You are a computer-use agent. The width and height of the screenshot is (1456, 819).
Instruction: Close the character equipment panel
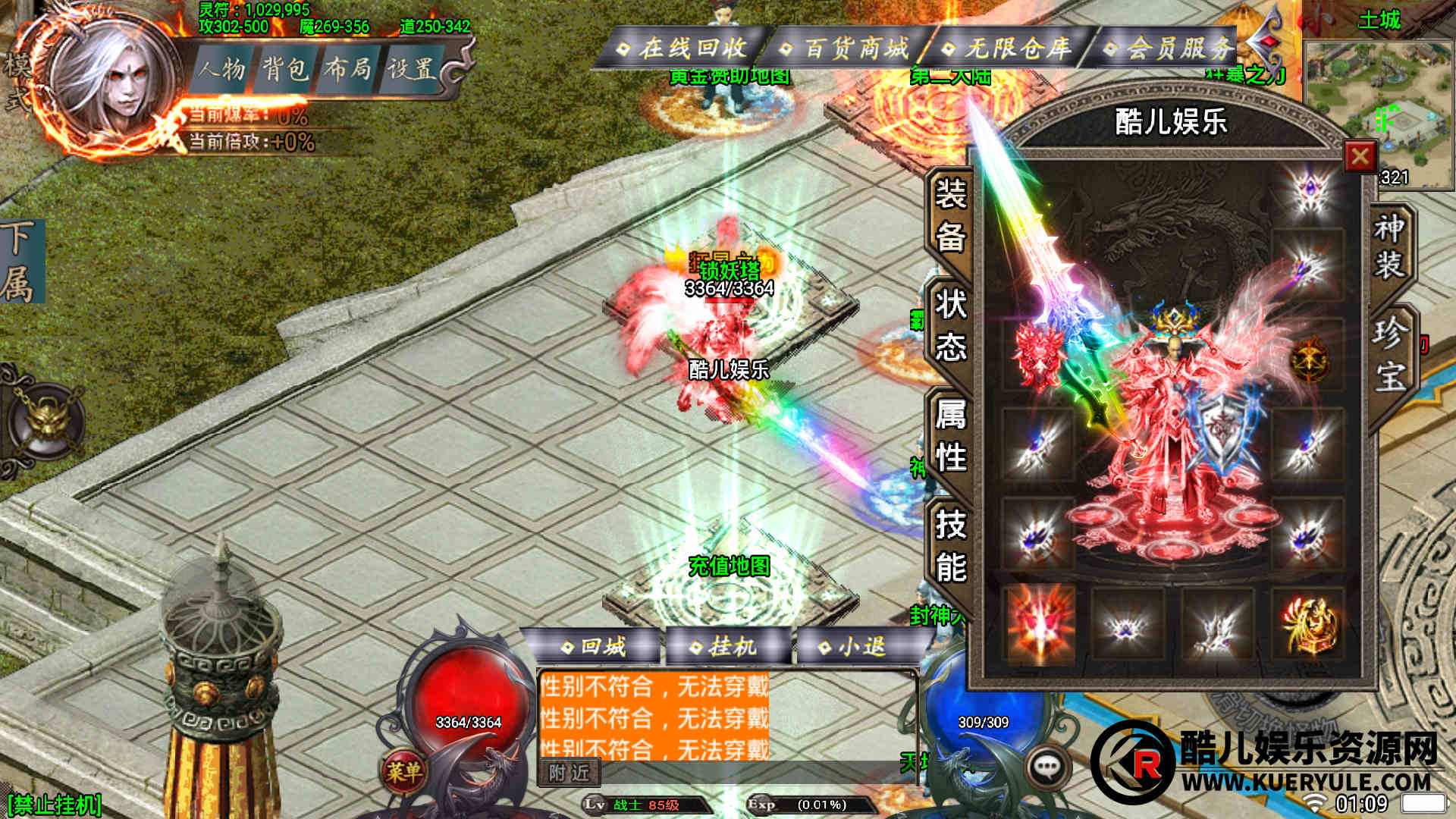click(1360, 157)
